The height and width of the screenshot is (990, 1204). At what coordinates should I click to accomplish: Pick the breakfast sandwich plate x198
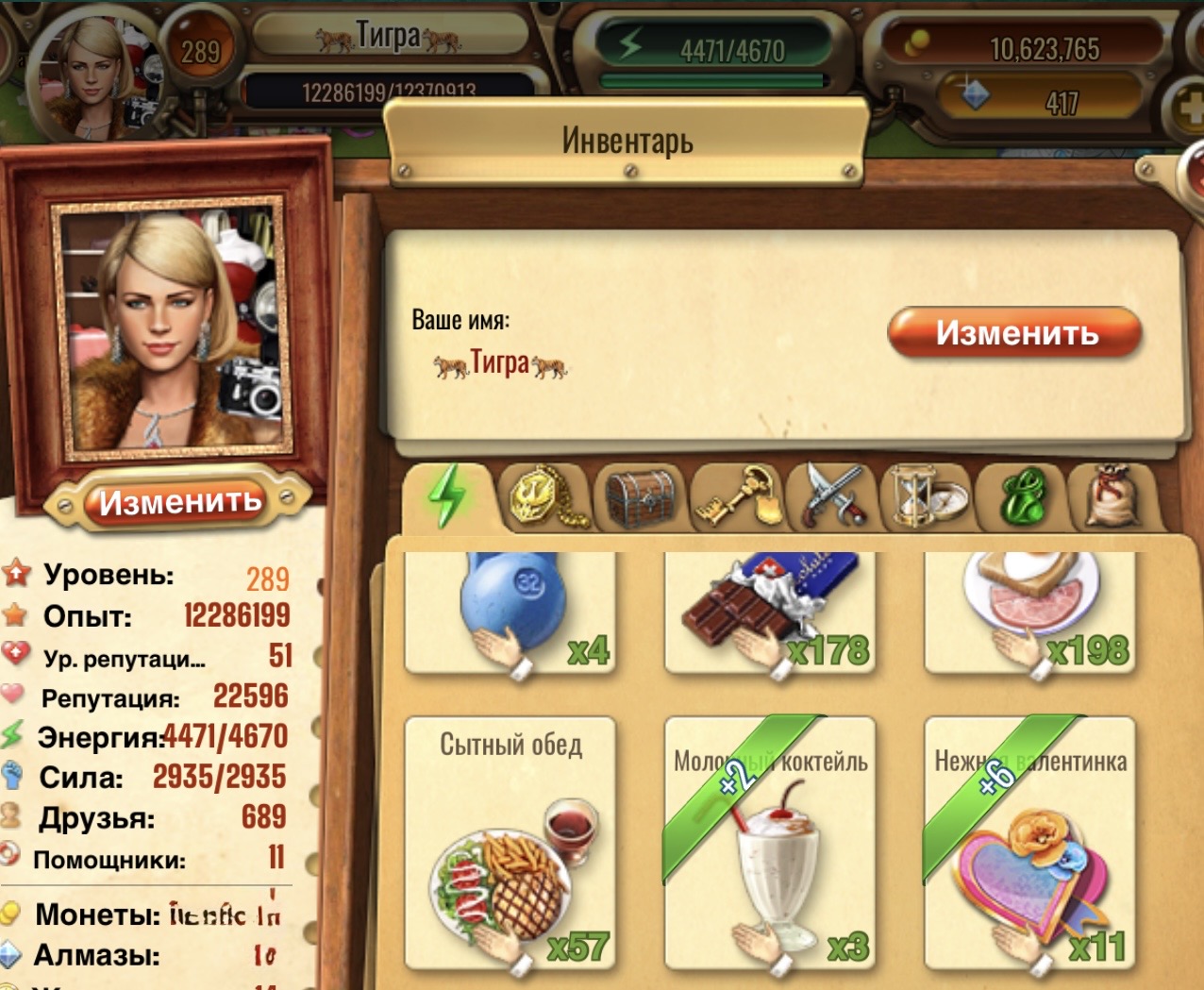(x=1029, y=612)
